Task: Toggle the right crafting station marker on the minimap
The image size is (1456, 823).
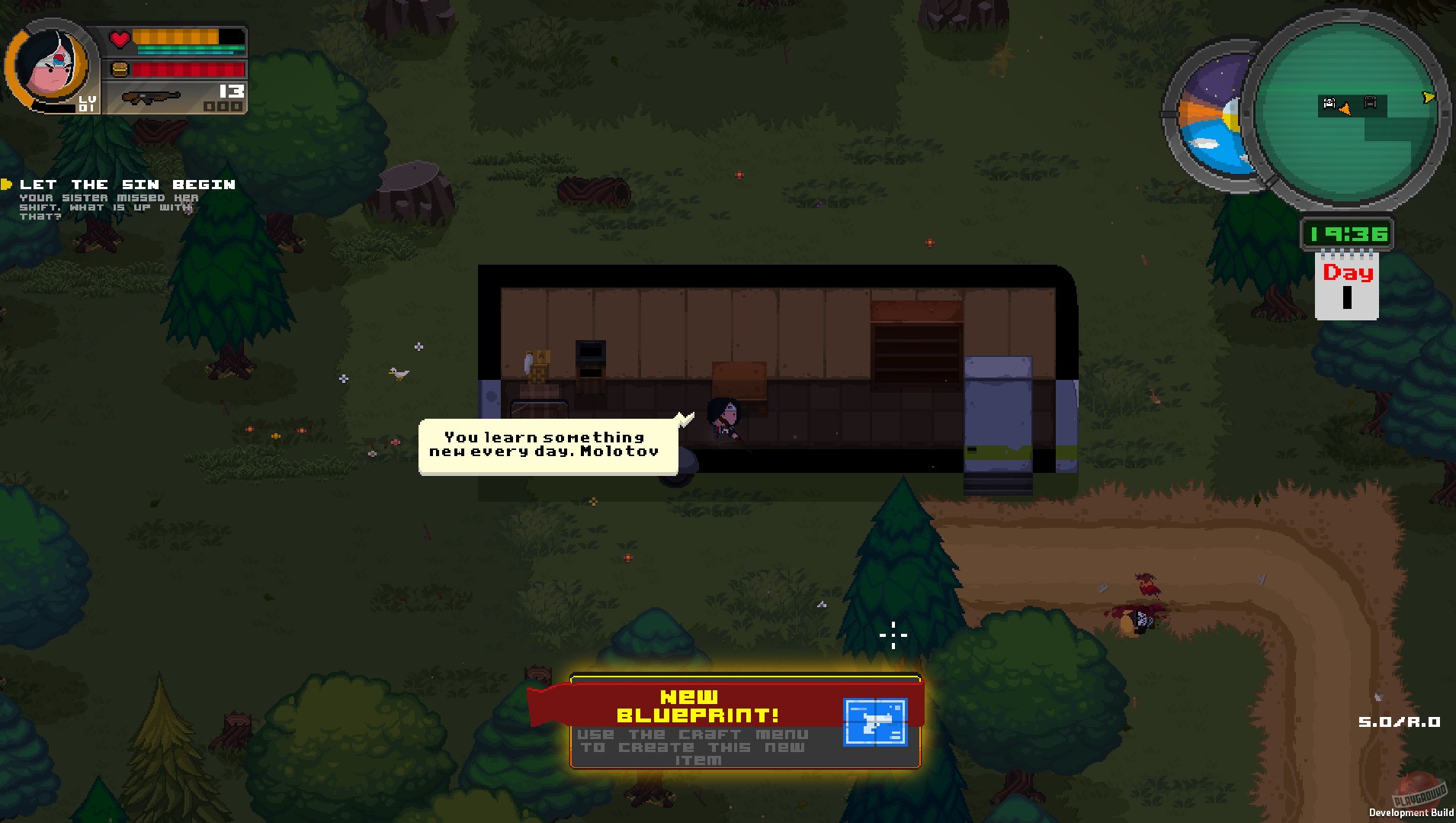Action: (1371, 103)
